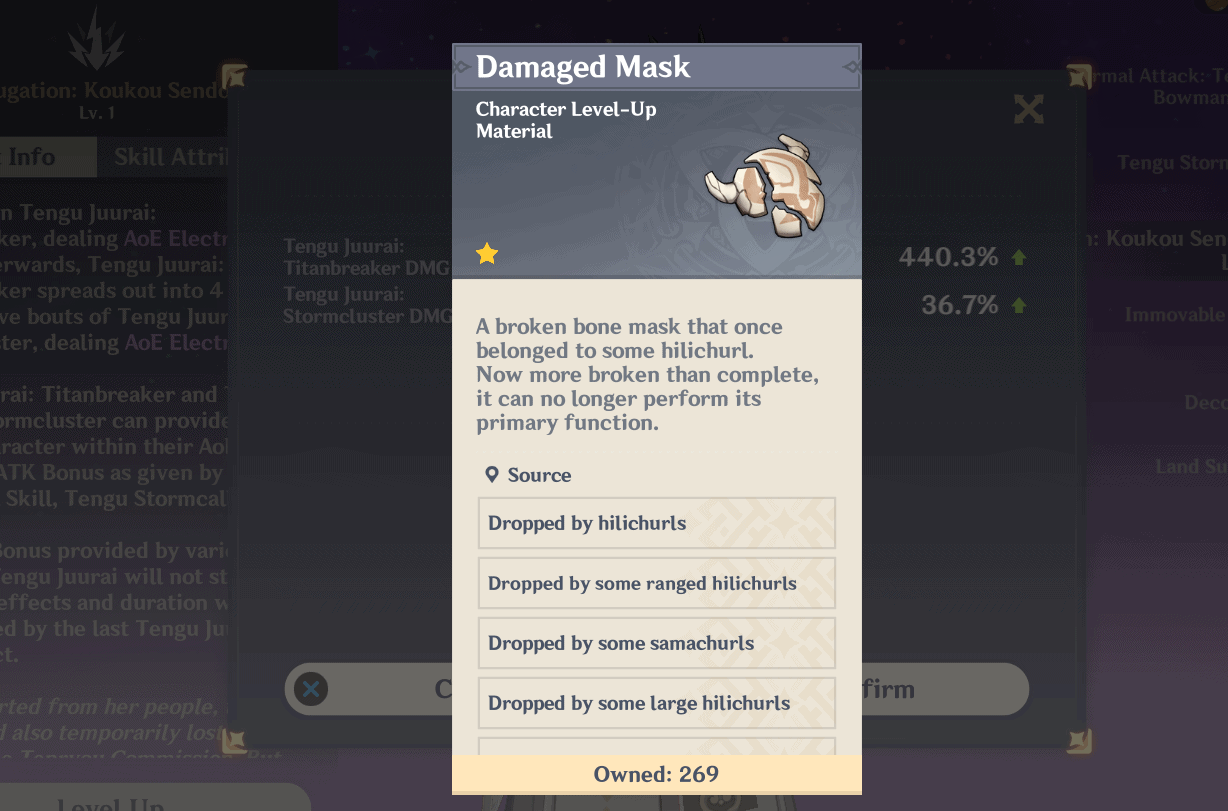Pick "Dropped by some large hilichurls" source

click(x=656, y=703)
